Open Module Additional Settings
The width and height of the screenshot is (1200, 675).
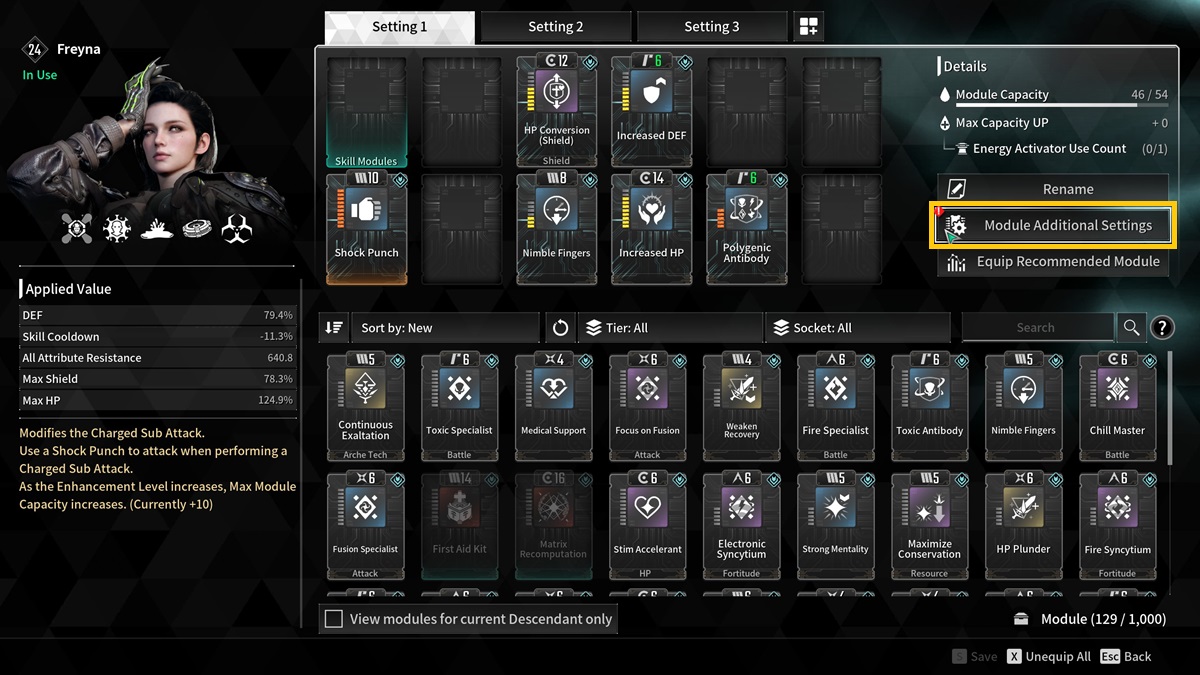click(1053, 225)
